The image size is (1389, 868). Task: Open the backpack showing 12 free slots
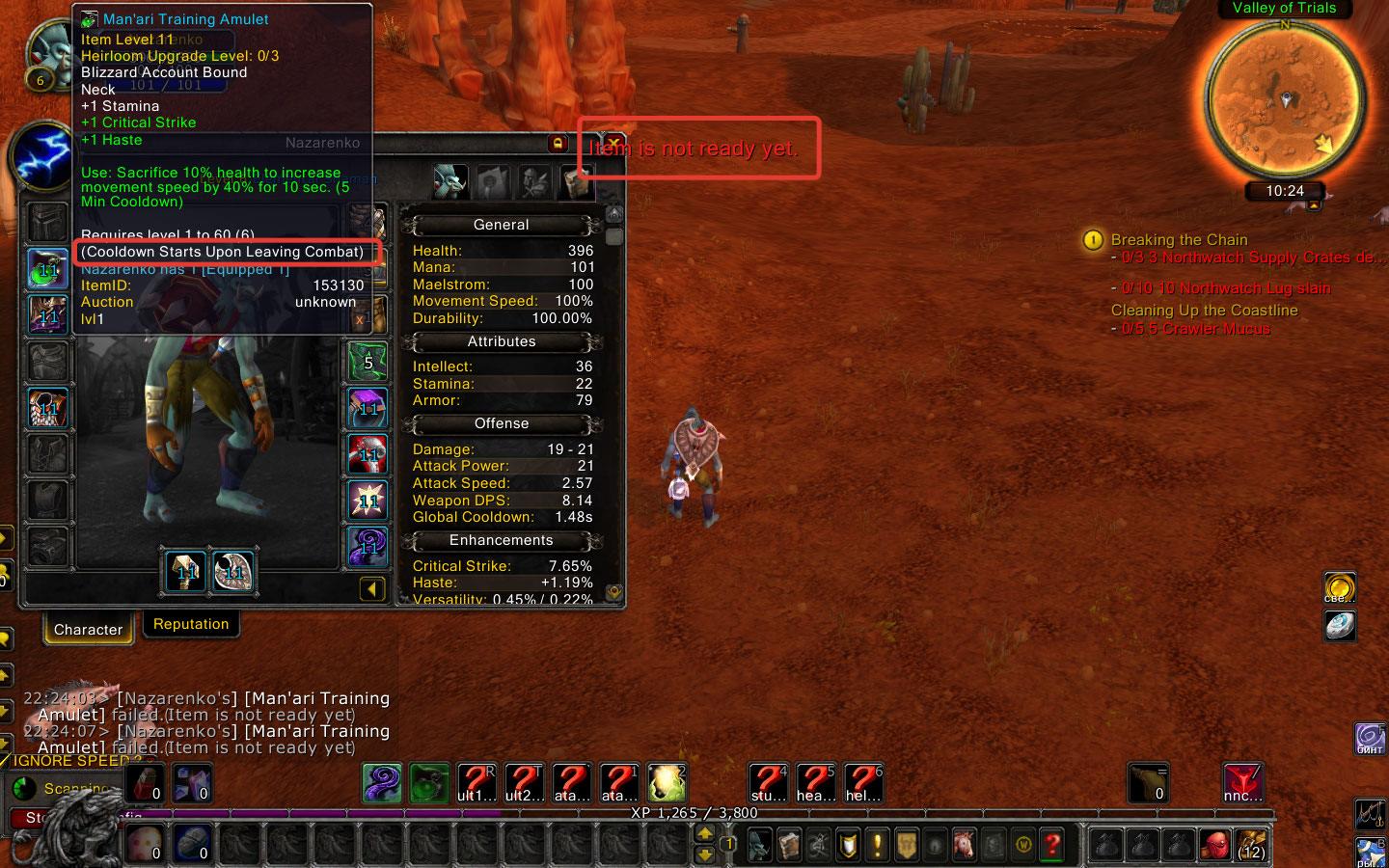tap(1251, 846)
